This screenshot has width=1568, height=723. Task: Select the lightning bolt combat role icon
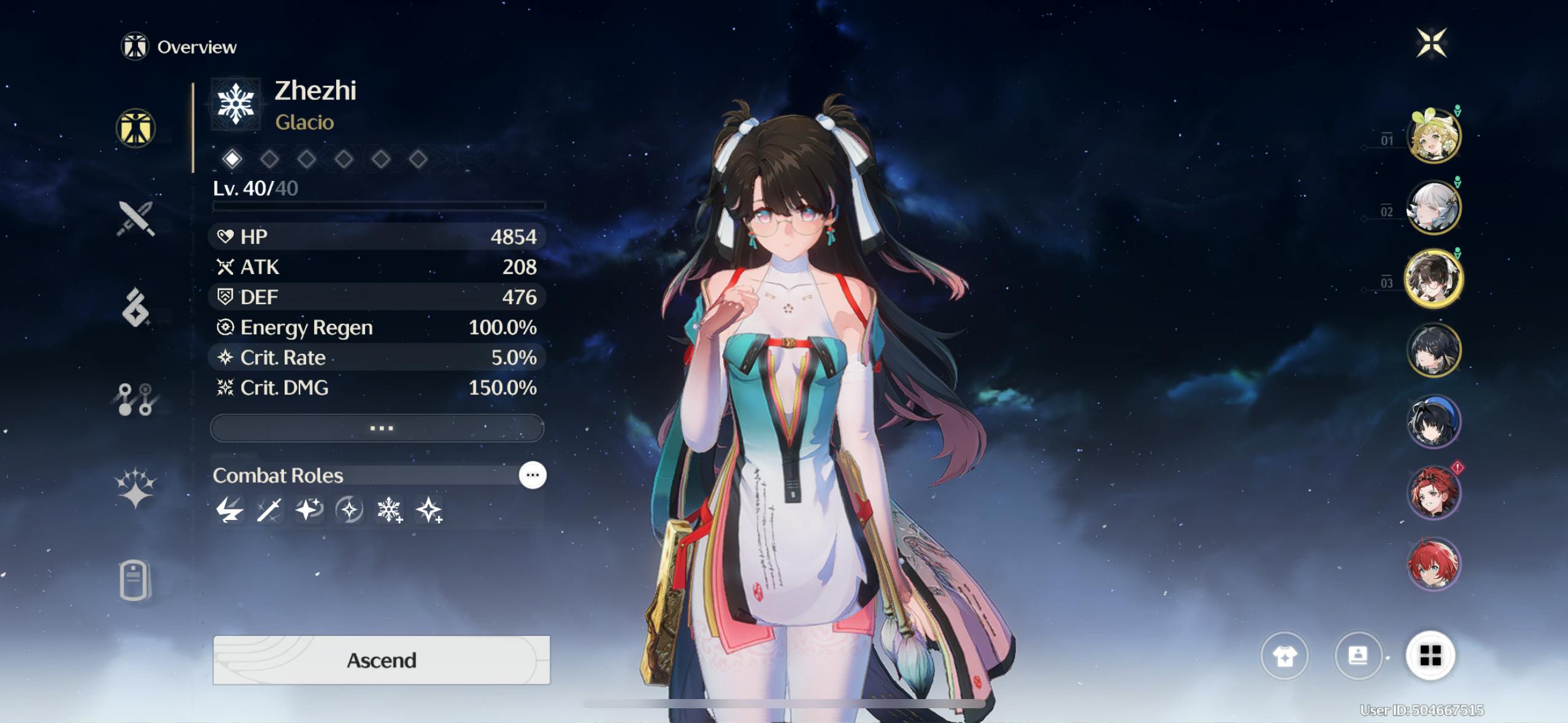click(x=229, y=510)
